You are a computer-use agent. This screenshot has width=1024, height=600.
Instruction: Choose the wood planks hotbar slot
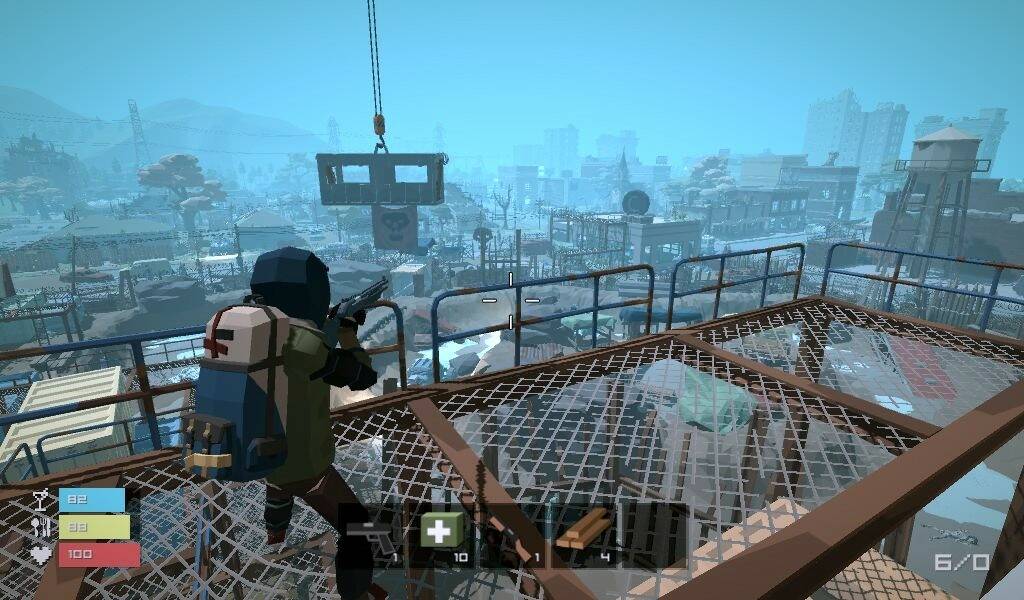[583, 531]
